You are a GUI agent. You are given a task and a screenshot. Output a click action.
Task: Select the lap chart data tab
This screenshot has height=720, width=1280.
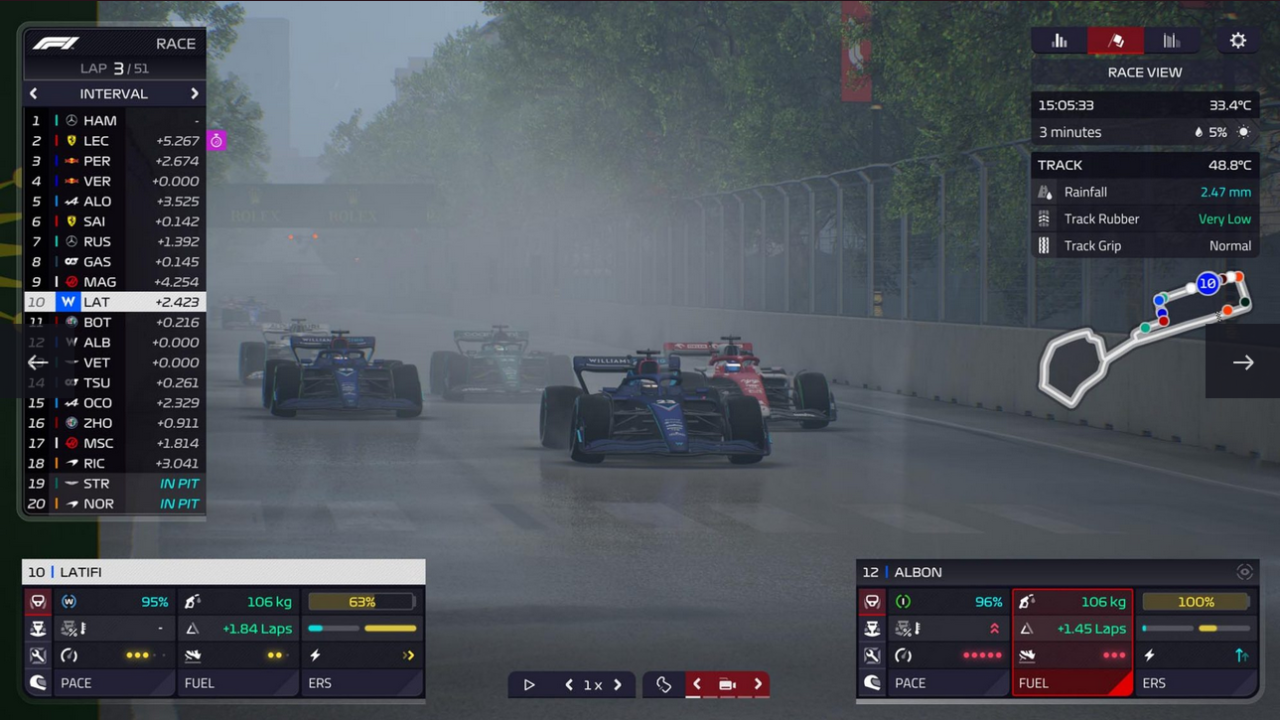point(1171,41)
